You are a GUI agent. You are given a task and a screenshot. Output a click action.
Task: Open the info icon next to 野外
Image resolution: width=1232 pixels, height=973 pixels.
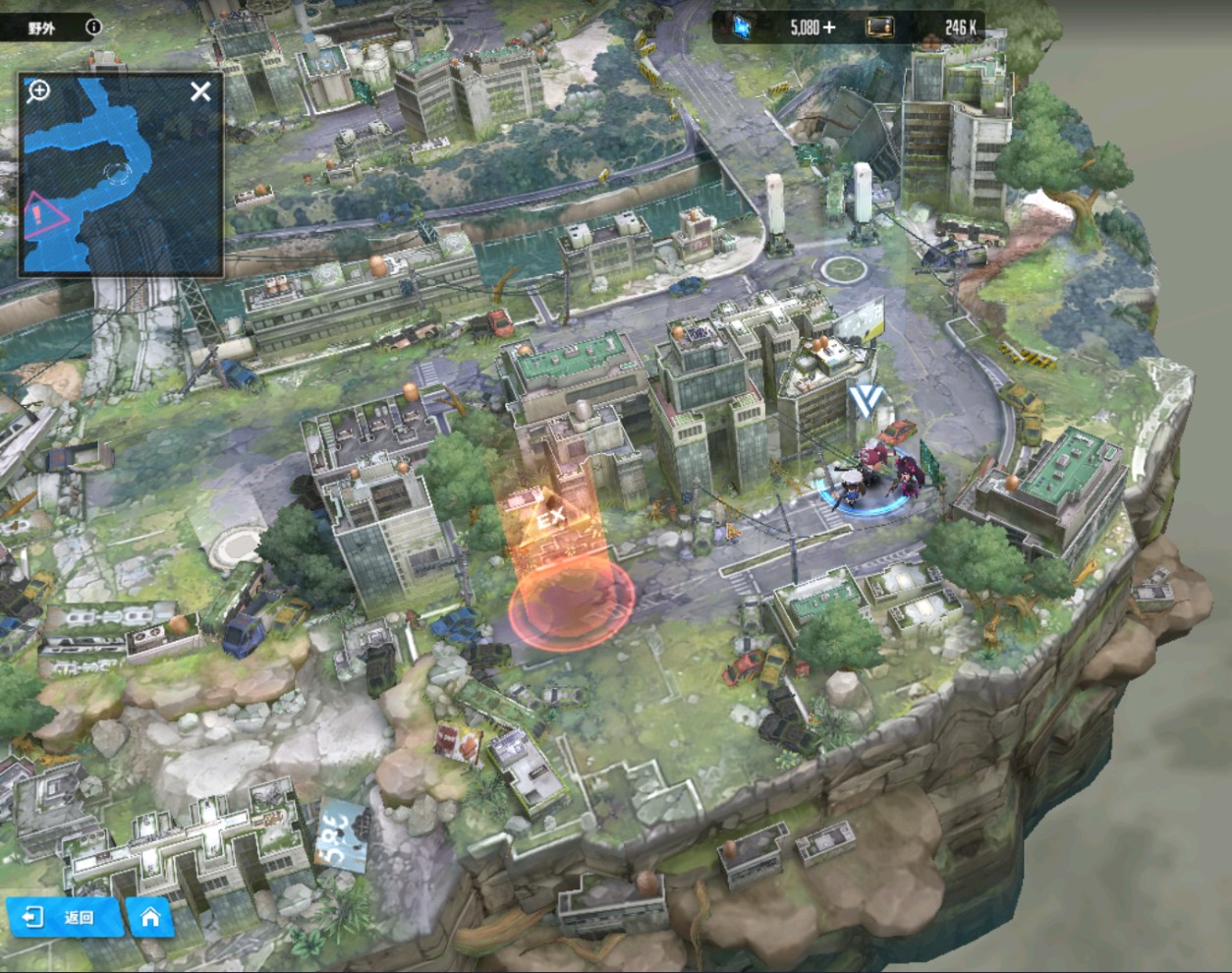[93, 28]
